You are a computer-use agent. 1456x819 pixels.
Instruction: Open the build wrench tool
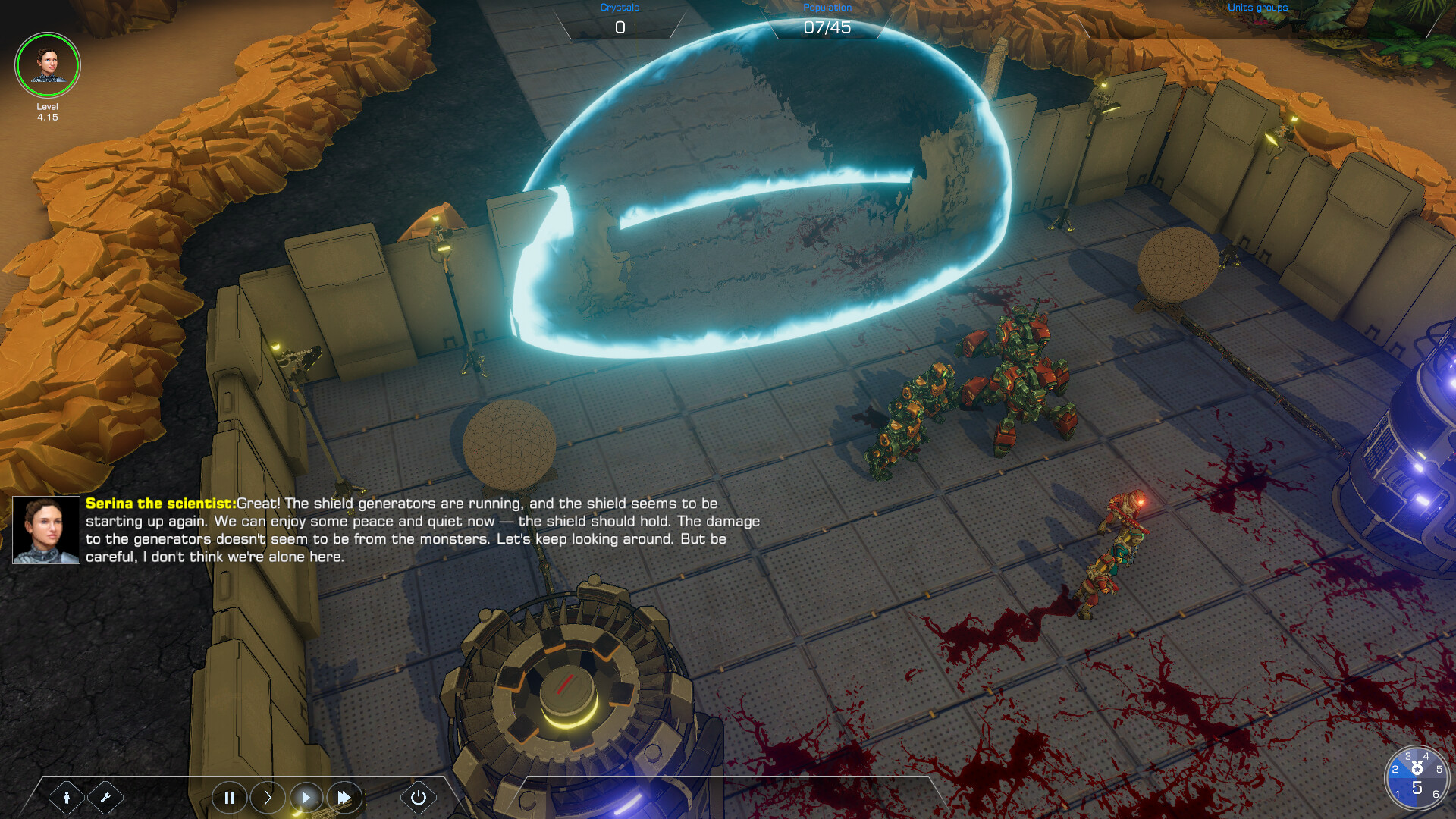point(106,798)
